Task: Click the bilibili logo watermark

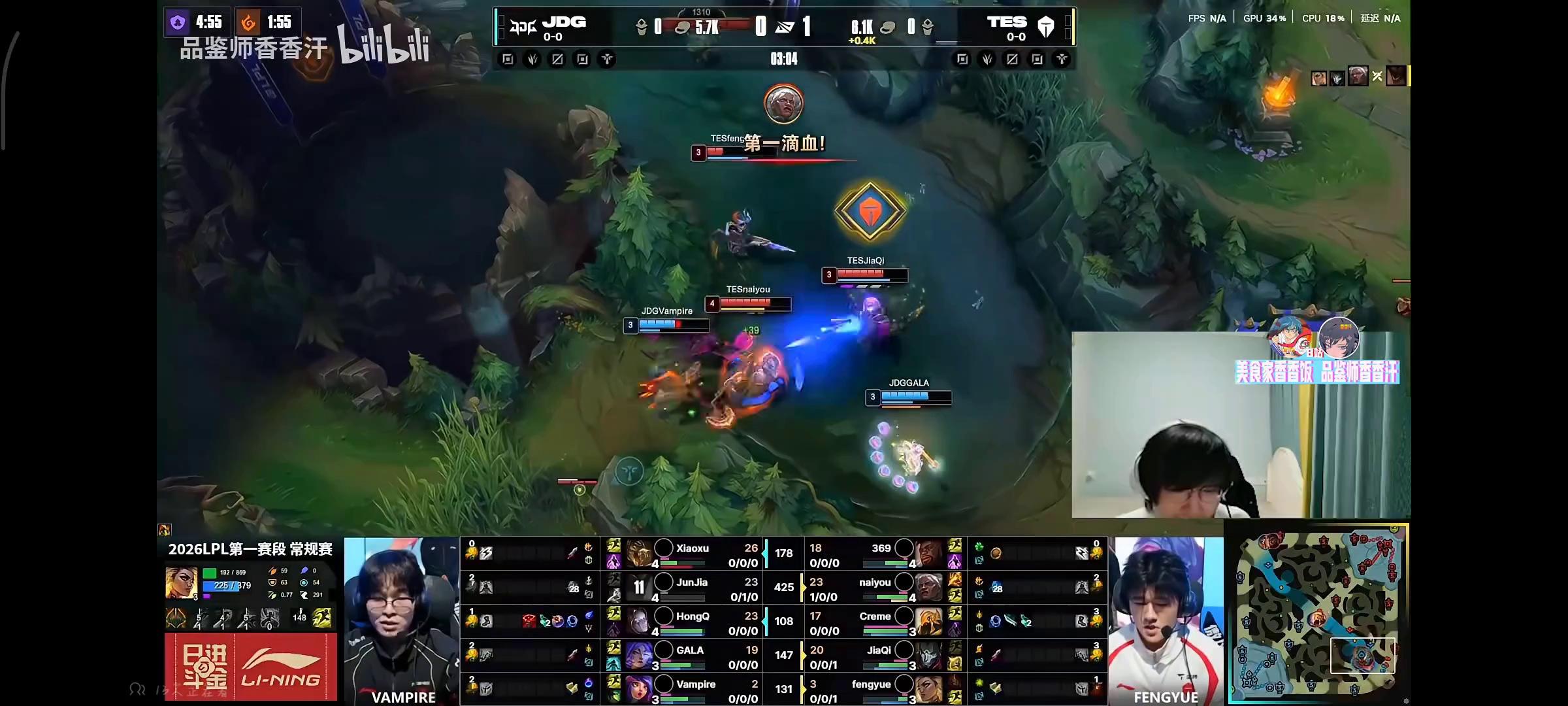Action: pos(384,46)
